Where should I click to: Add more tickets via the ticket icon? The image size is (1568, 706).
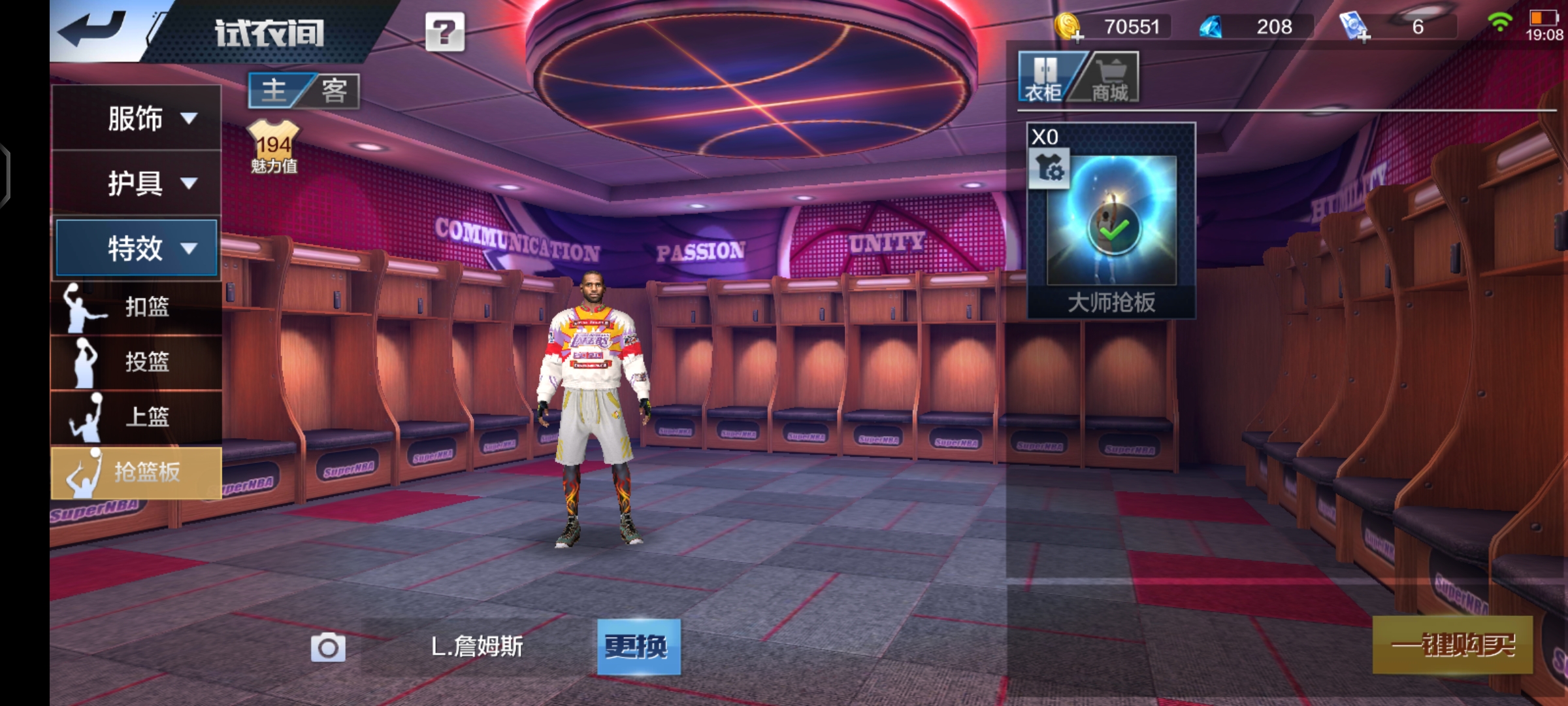click(1355, 27)
